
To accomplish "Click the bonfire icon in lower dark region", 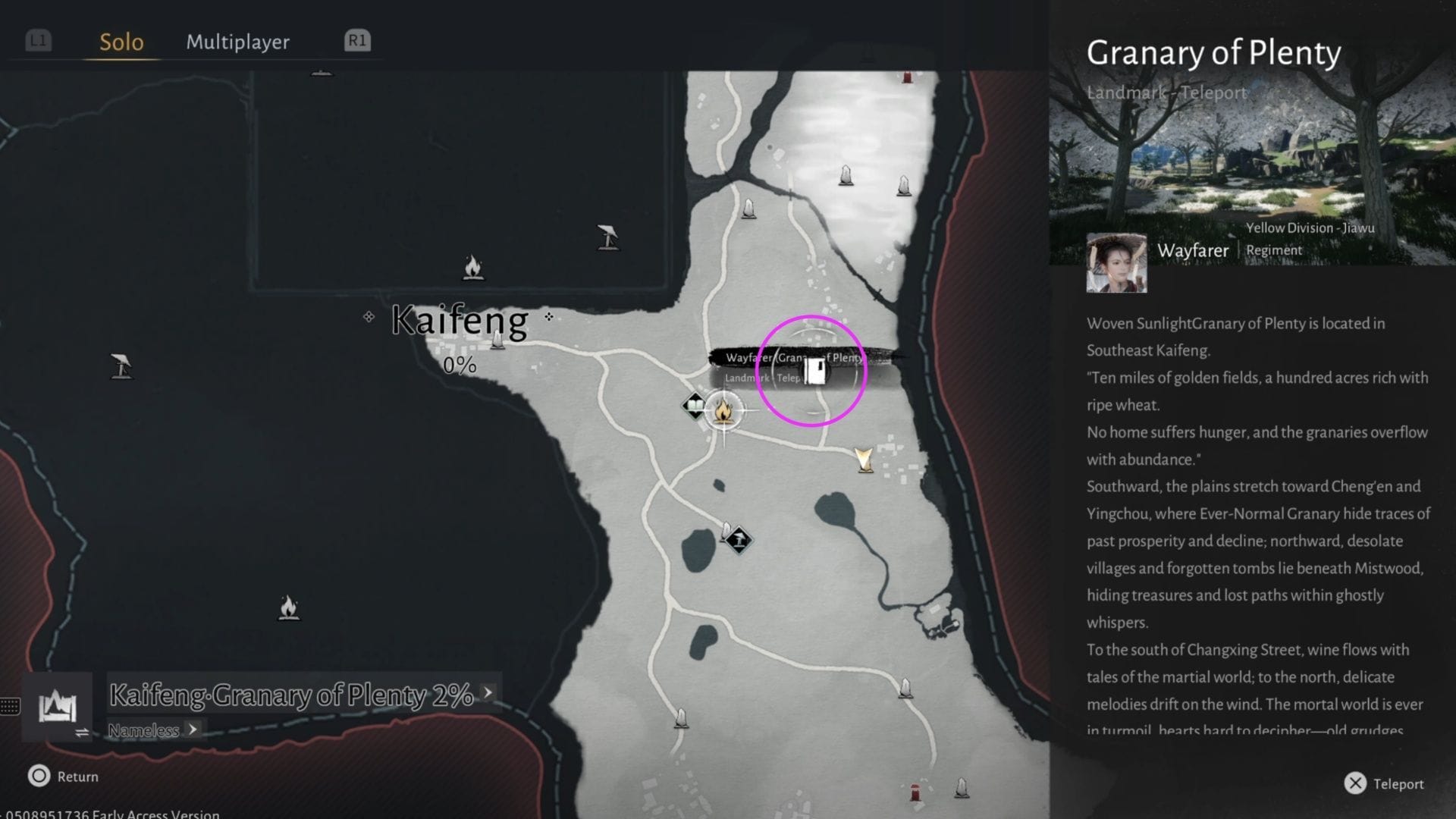I will [287, 607].
